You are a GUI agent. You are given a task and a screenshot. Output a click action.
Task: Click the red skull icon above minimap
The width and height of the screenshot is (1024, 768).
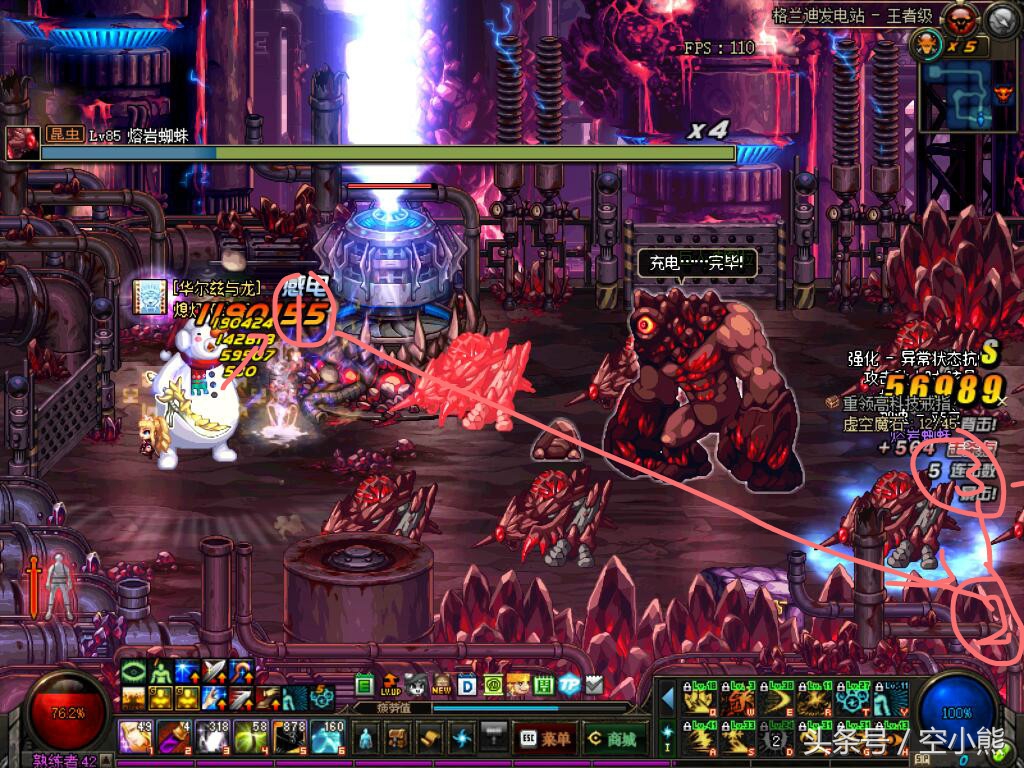click(962, 17)
